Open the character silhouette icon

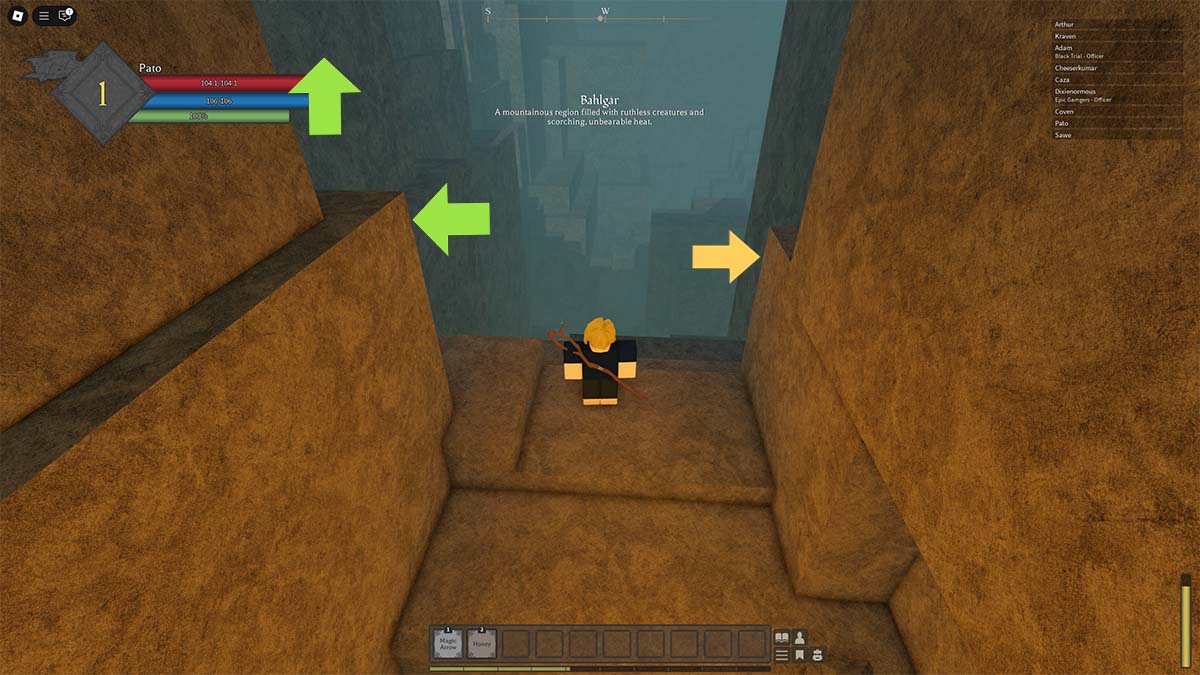[x=800, y=637]
